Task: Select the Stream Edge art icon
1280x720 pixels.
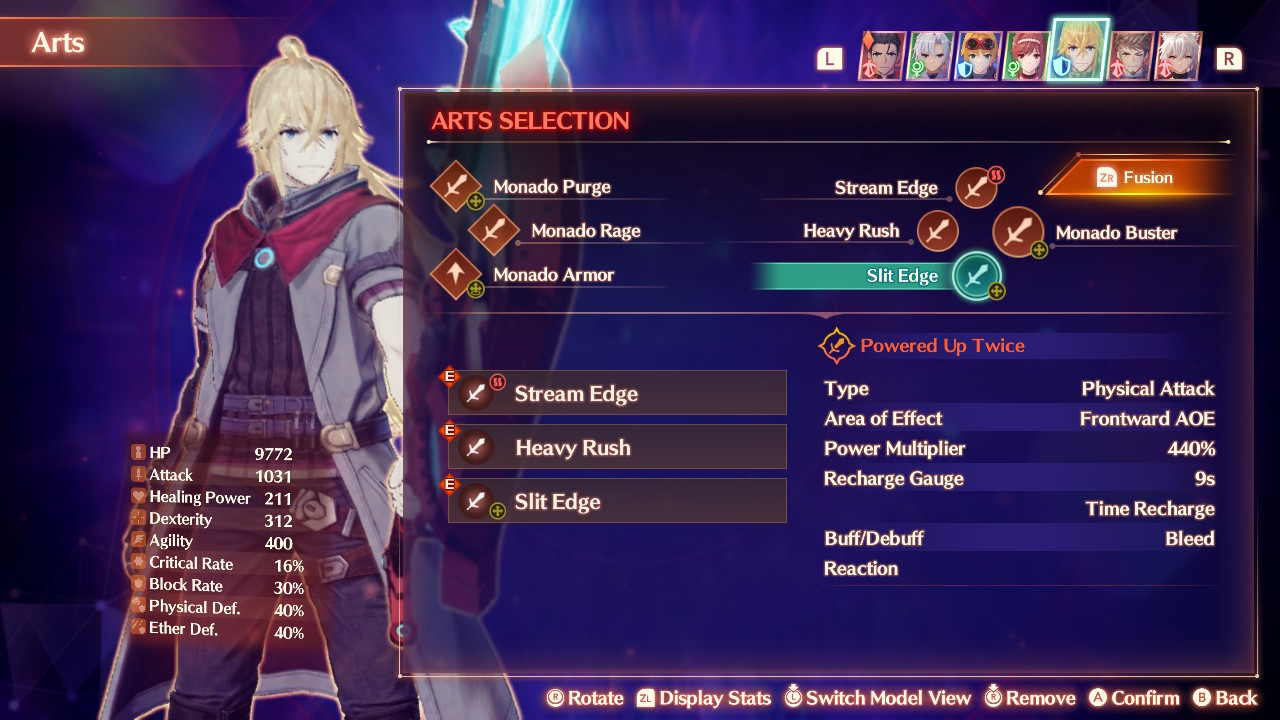Action: tap(975, 187)
